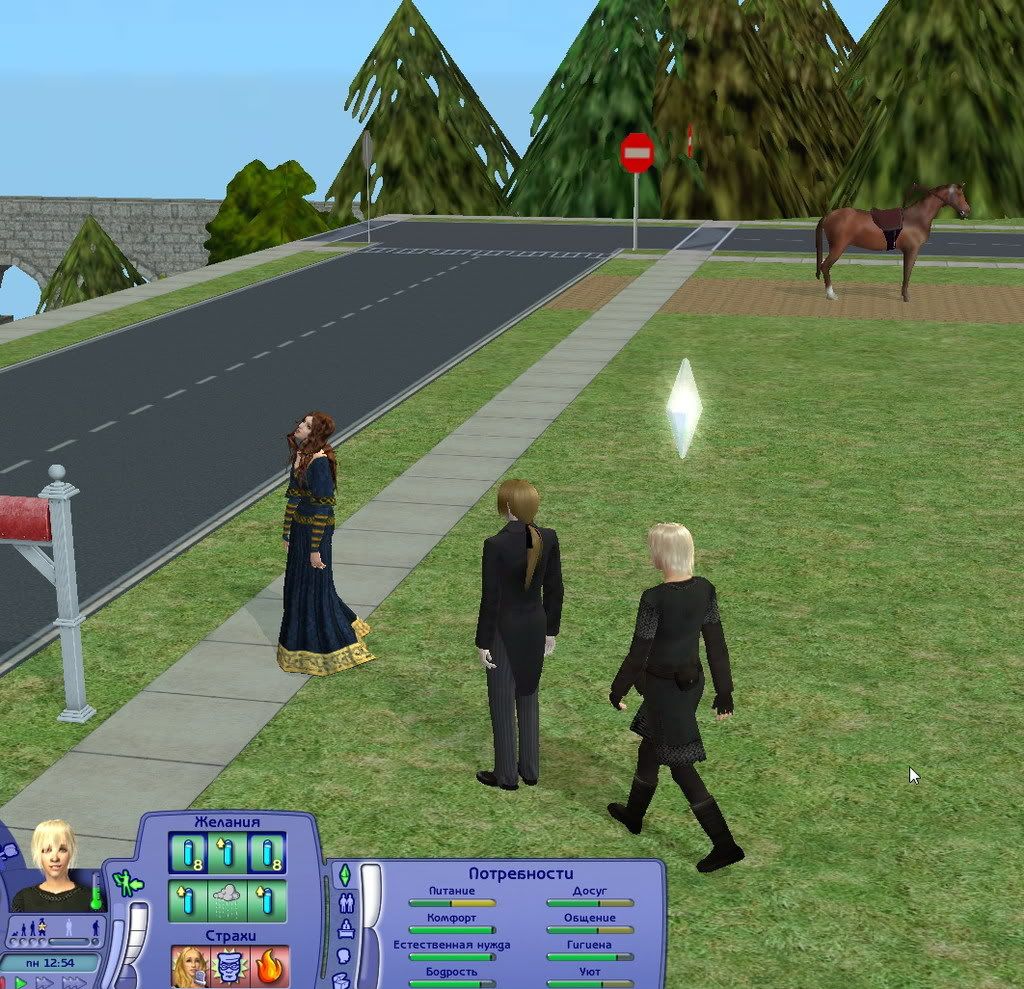Show the Personality tab (head silhouette)
The image size is (1024, 989).
pos(345,955)
